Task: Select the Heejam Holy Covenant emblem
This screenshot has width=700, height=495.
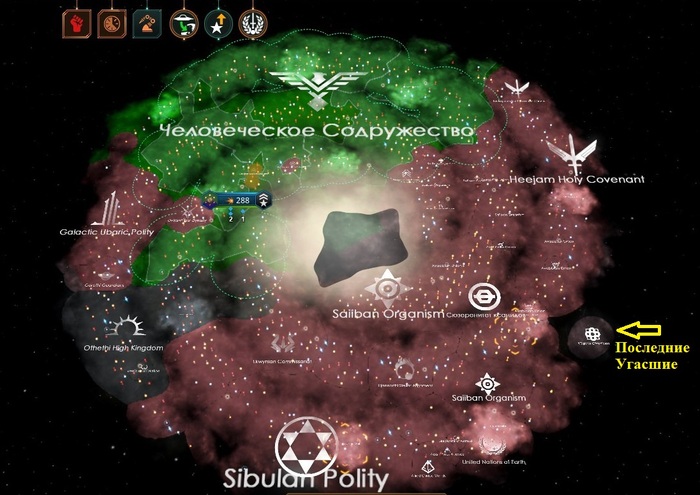Action: [x=574, y=154]
